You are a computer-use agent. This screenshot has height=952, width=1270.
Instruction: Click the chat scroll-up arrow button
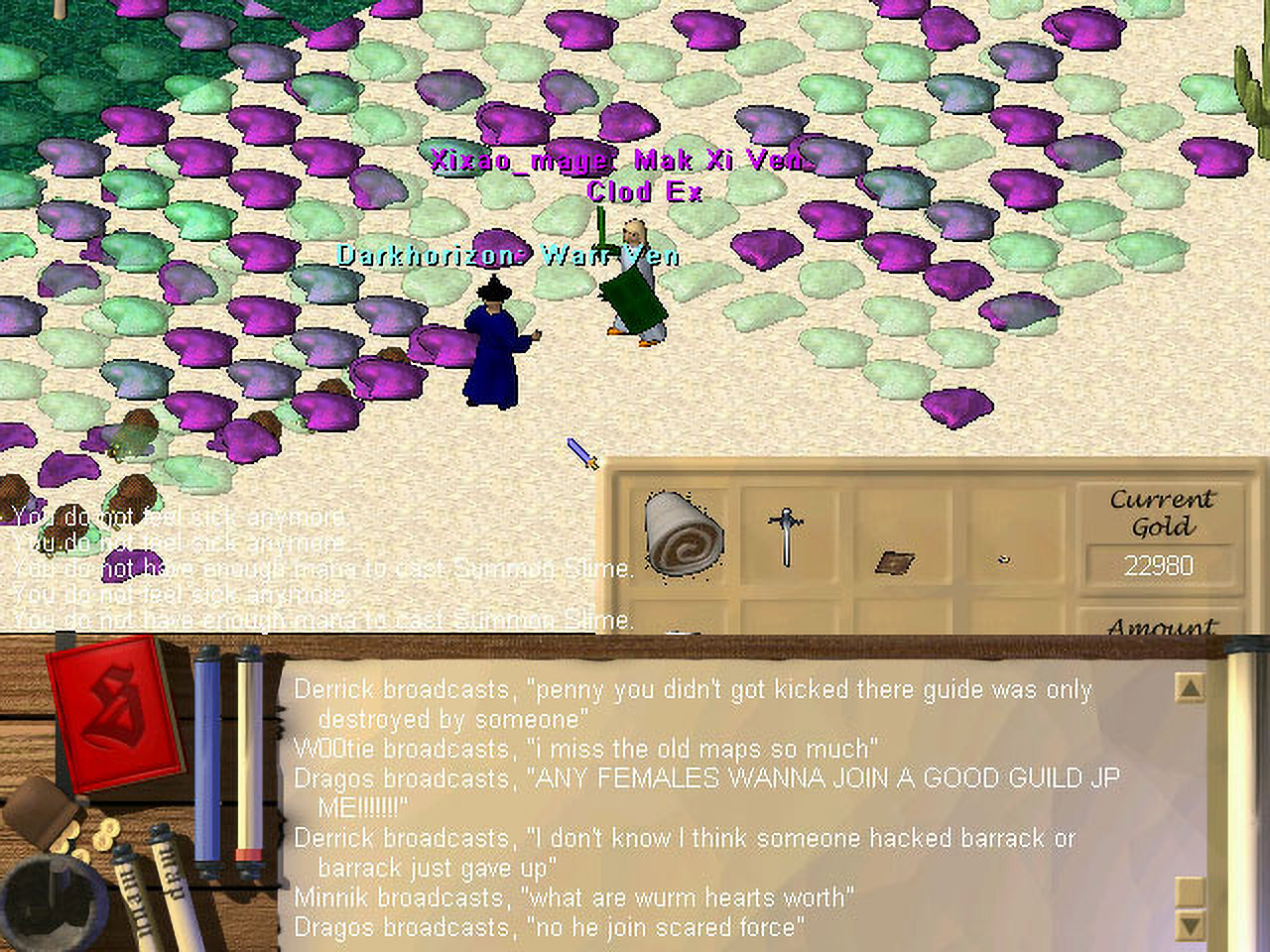(1189, 688)
